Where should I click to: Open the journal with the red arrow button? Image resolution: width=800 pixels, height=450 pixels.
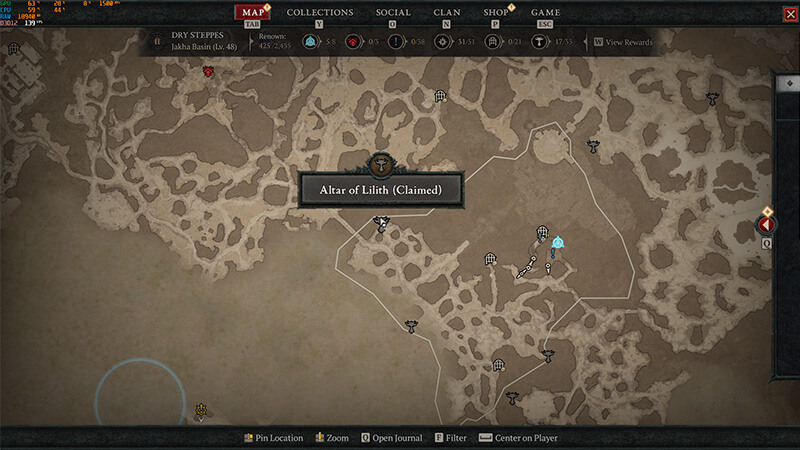767,225
